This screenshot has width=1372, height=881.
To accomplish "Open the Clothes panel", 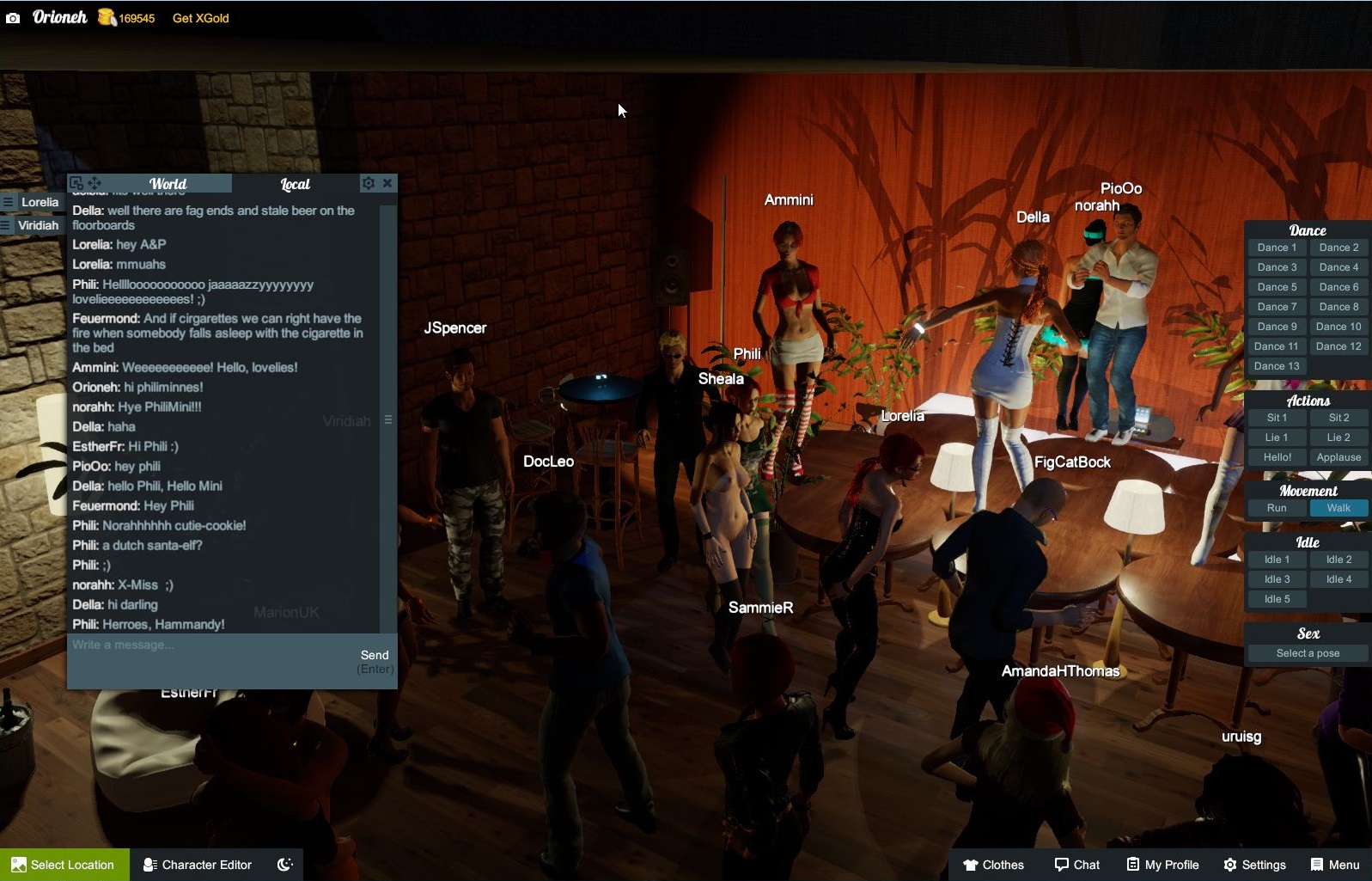I will click(993, 865).
